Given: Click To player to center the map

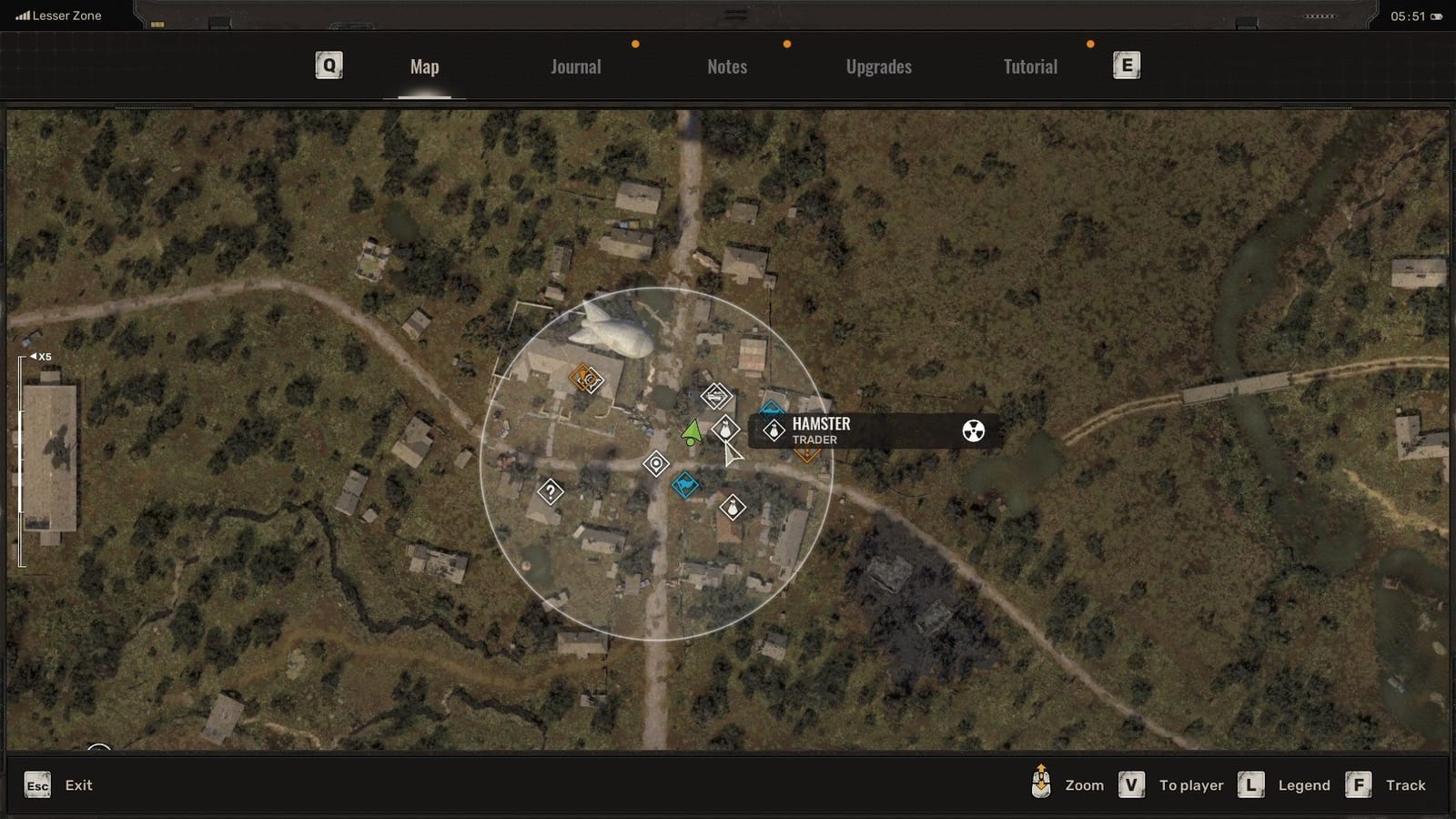Looking at the screenshot, I should tap(1190, 784).
